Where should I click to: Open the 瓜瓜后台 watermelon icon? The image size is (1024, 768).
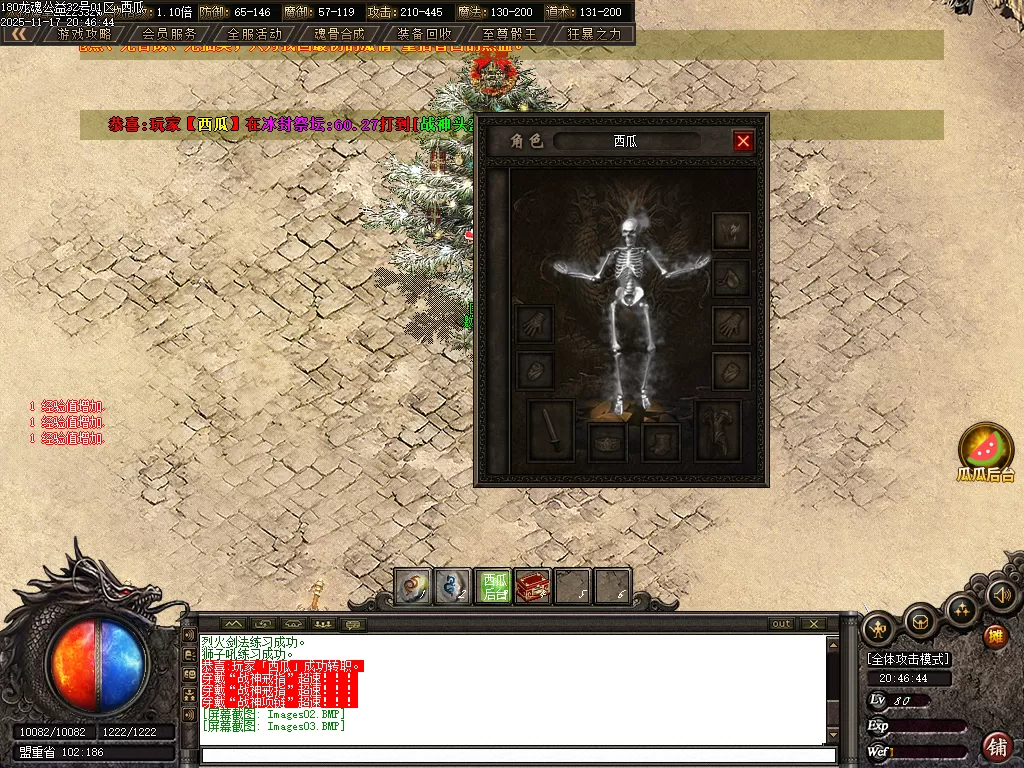click(986, 447)
